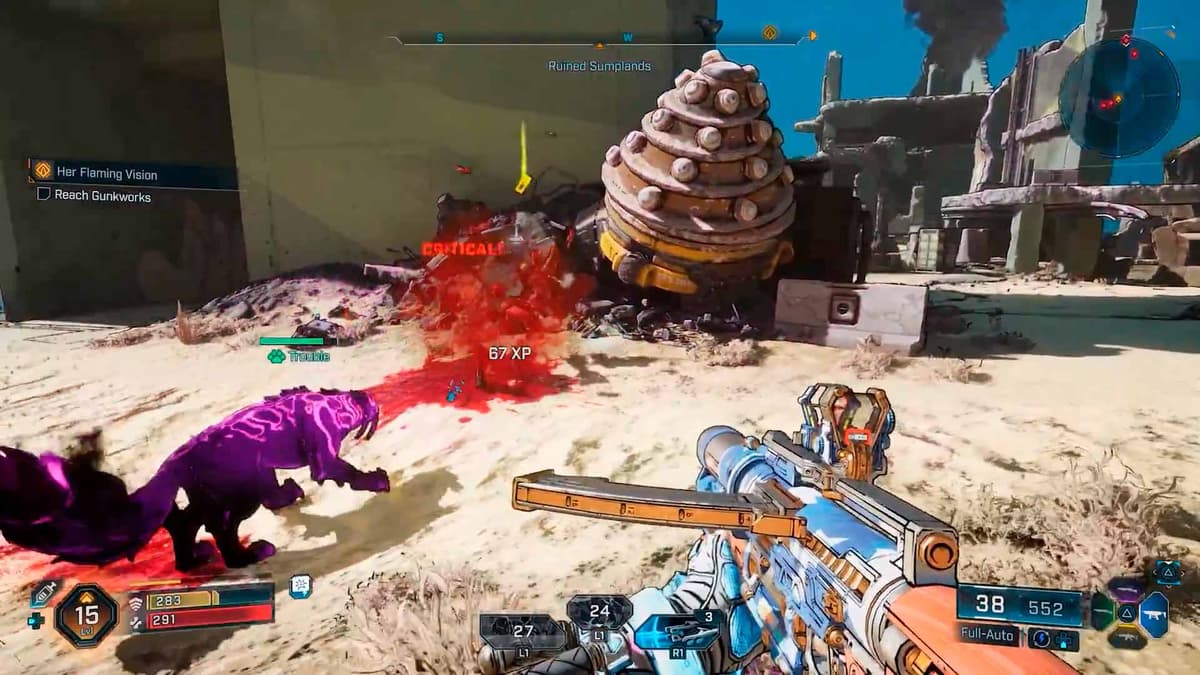Select the heavy ordnance slot showing 3
The image size is (1200, 675).
coord(680,631)
